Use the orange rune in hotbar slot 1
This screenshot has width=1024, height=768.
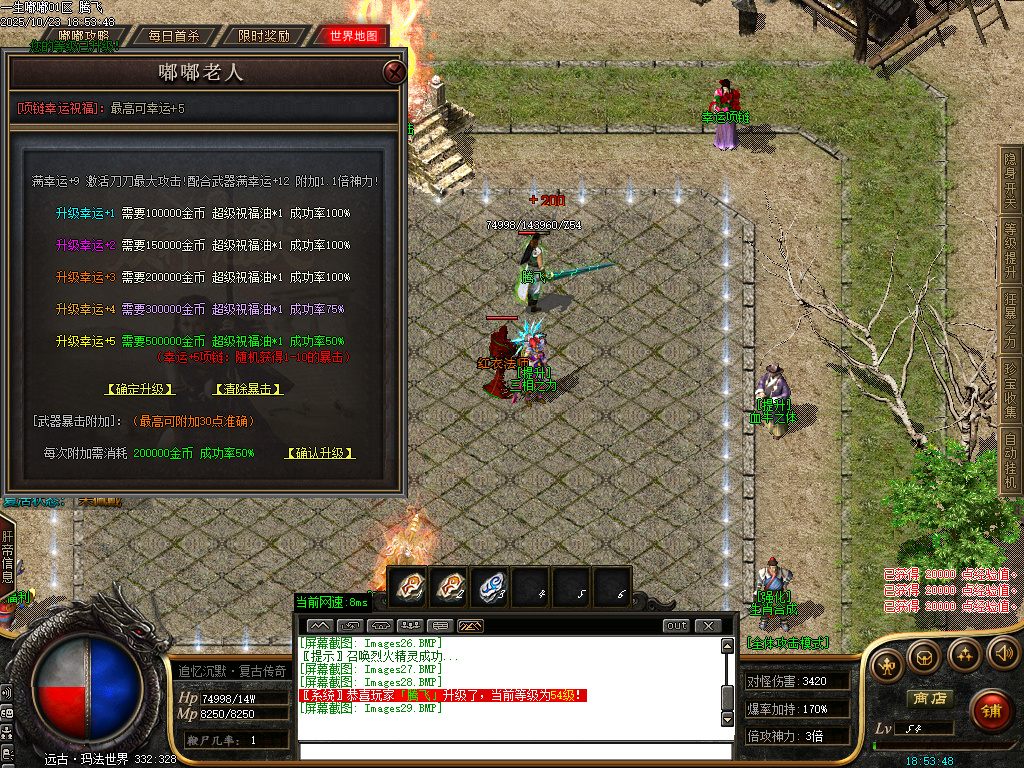tap(408, 586)
